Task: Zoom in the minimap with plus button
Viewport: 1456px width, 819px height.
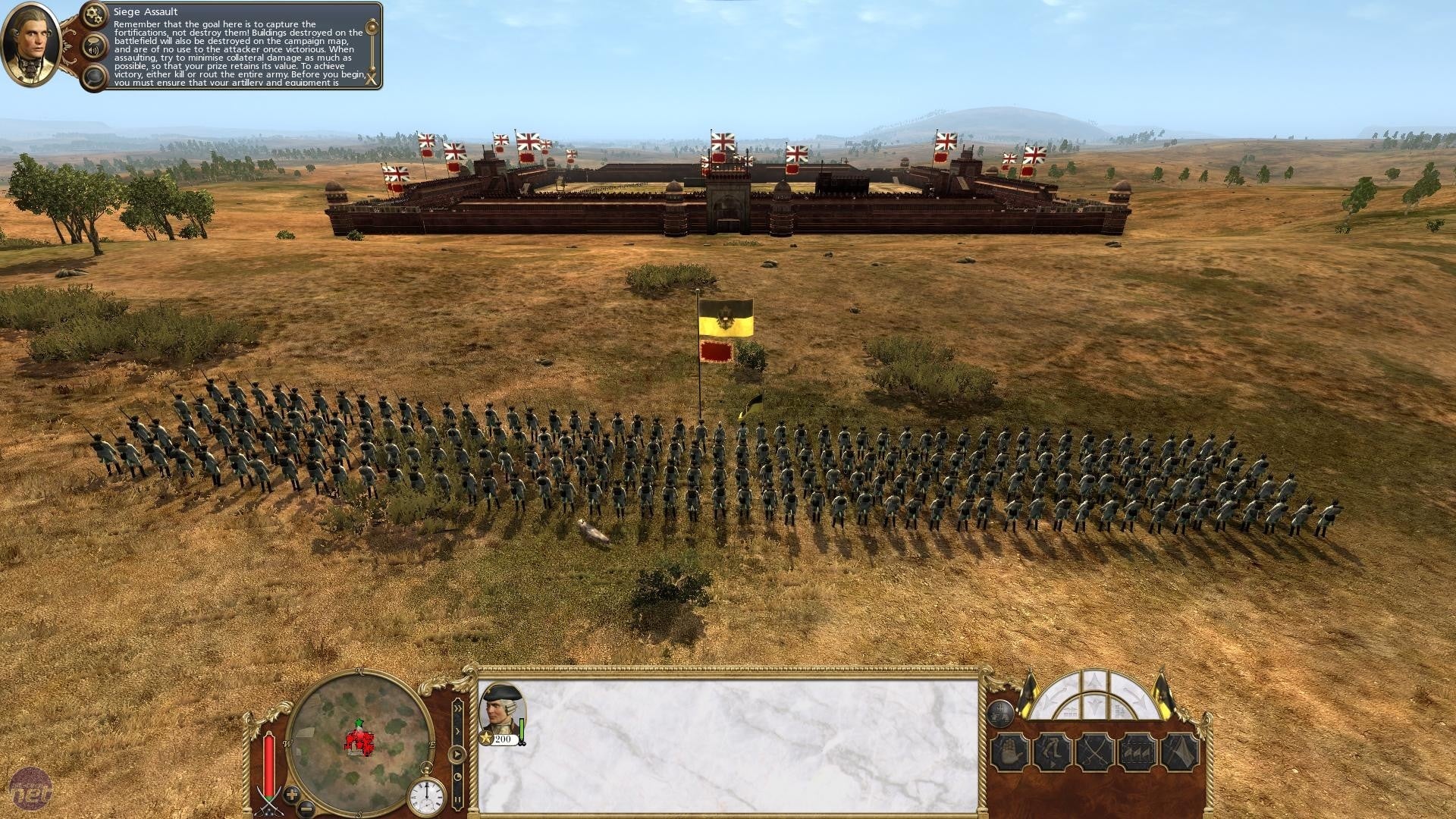Action: pyautogui.click(x=292, y=795)
